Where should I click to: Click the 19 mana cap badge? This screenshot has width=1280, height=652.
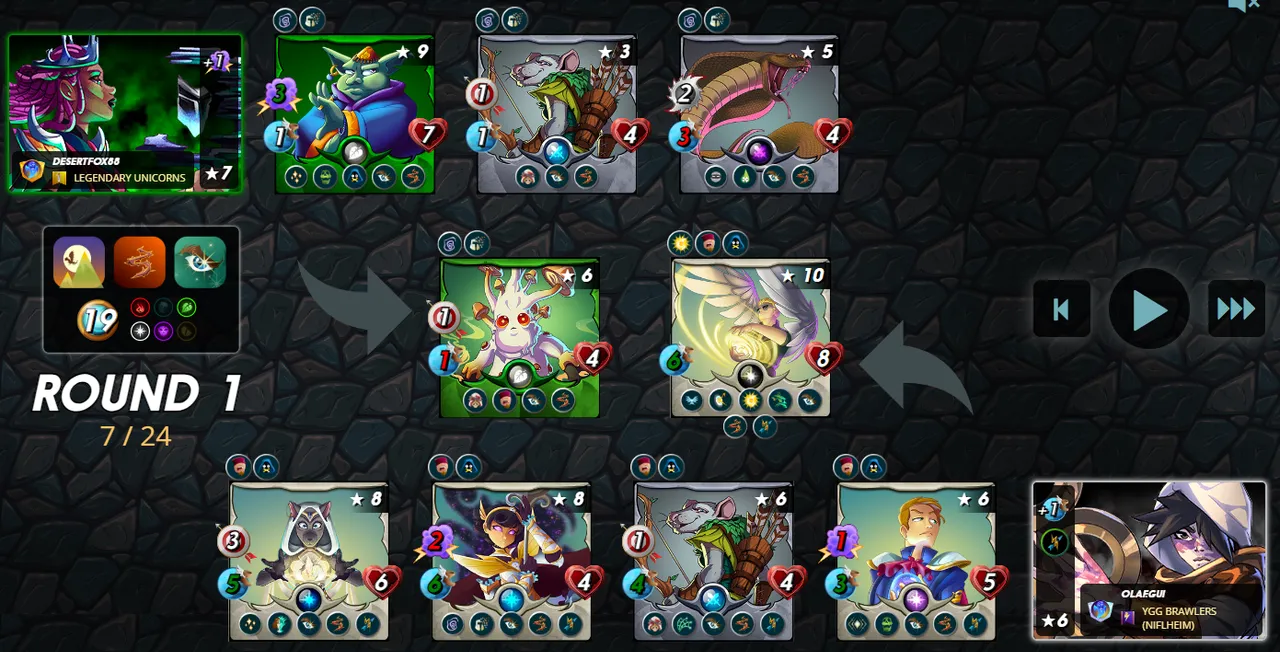(97, 321)
